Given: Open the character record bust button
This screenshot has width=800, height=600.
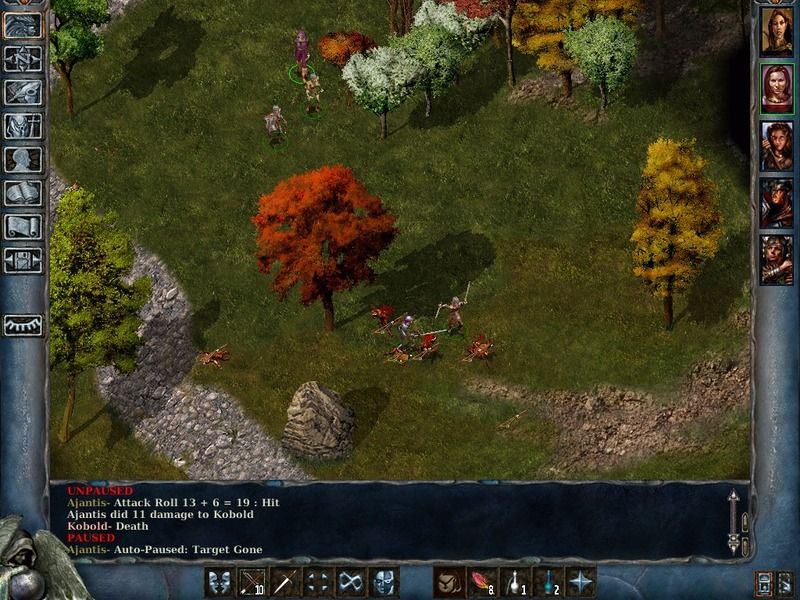Looking at the screenshot, I should [22, 160].
